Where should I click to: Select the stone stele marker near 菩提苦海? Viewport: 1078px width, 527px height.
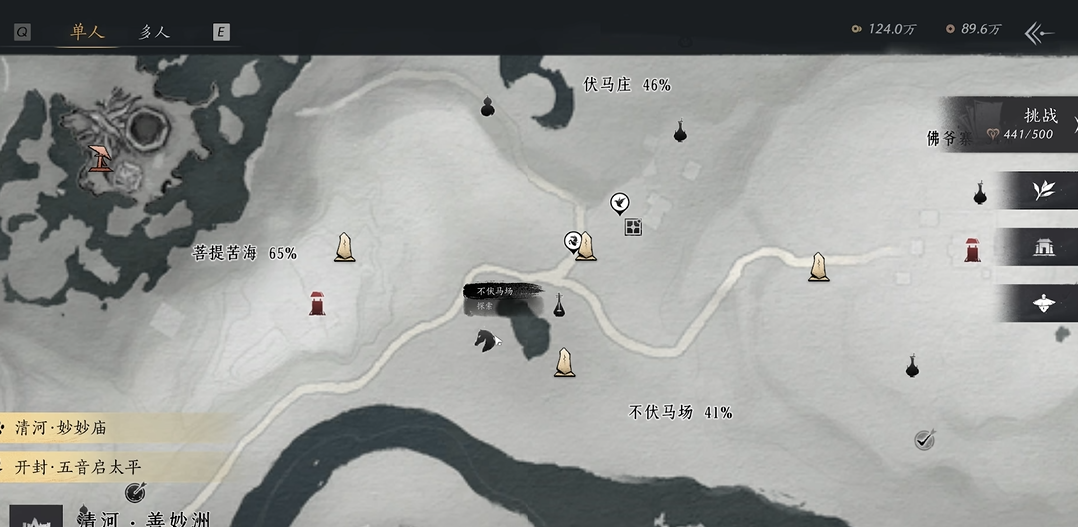coord(344,247)
